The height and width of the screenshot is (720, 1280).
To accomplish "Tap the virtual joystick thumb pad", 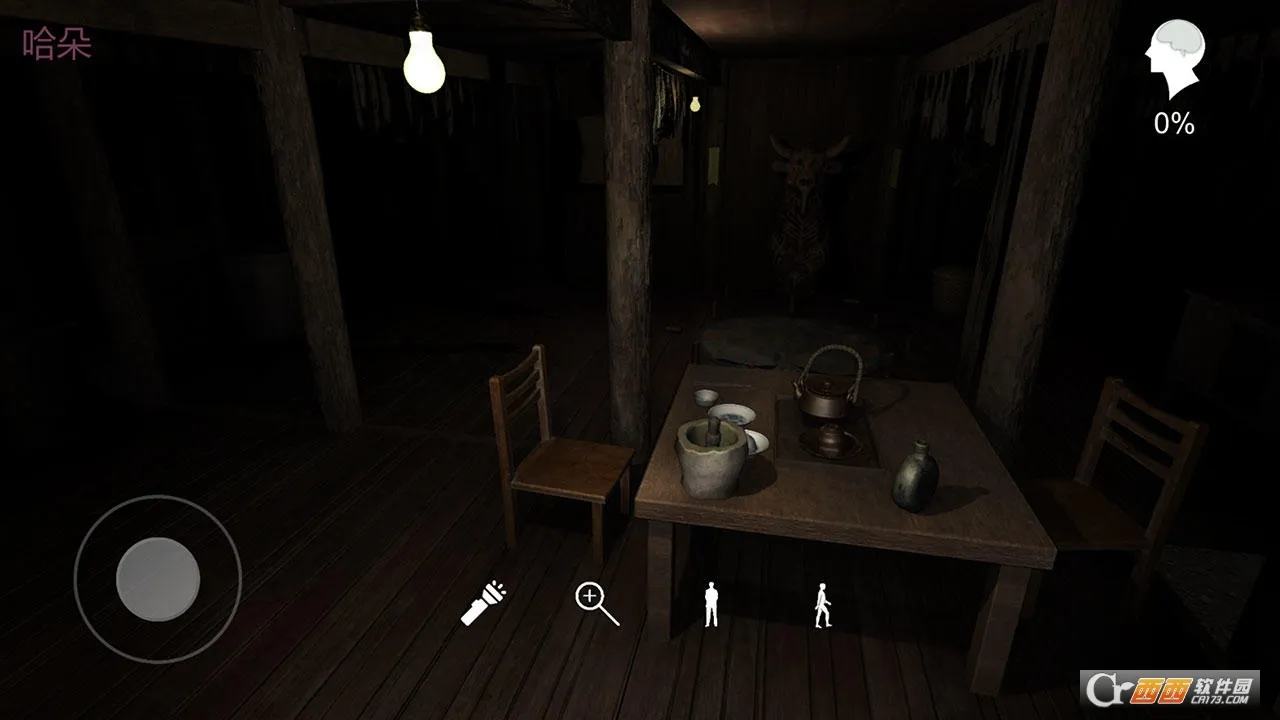I will (x=158, y=579).
